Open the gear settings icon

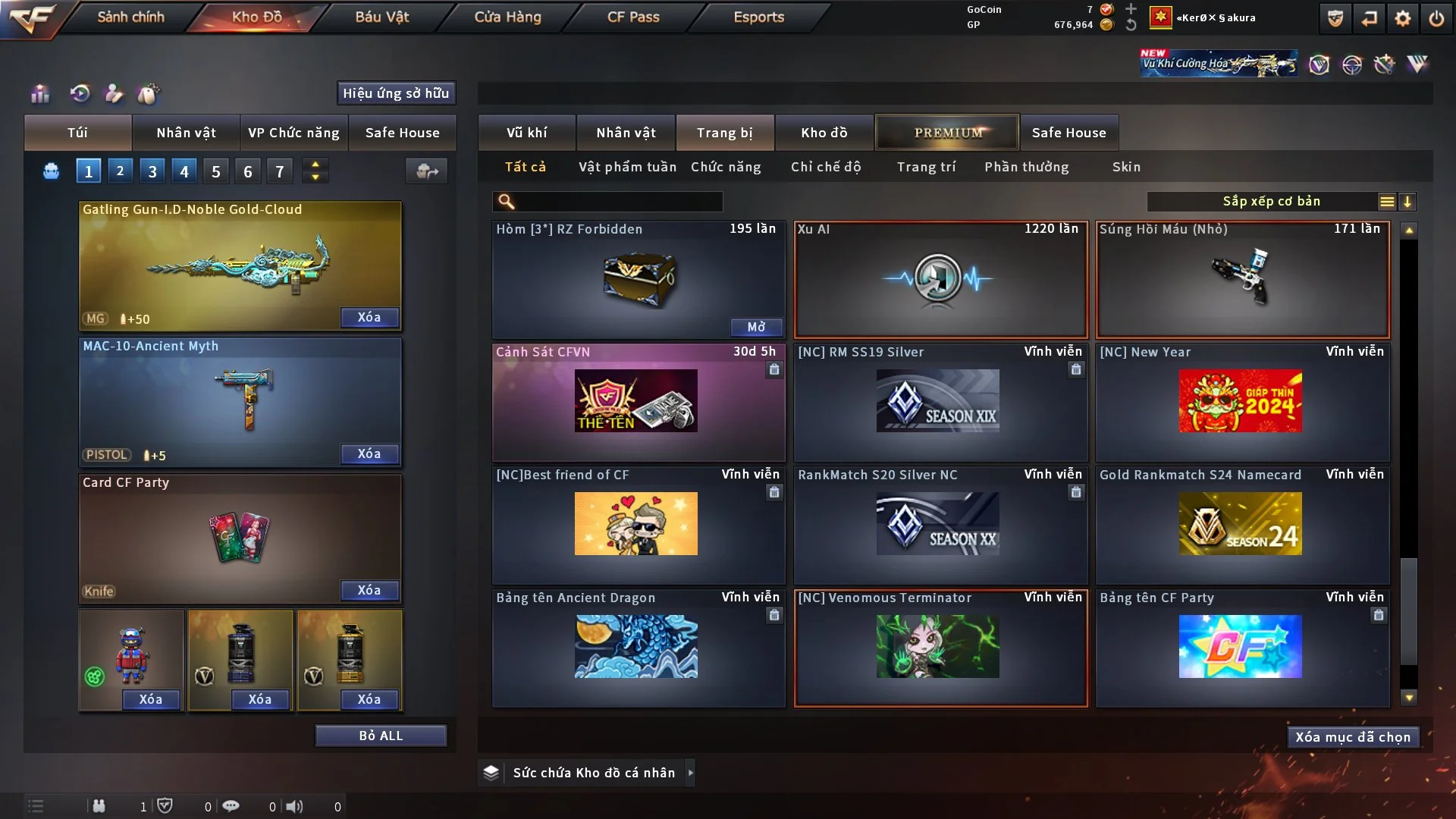(1403, 18)
